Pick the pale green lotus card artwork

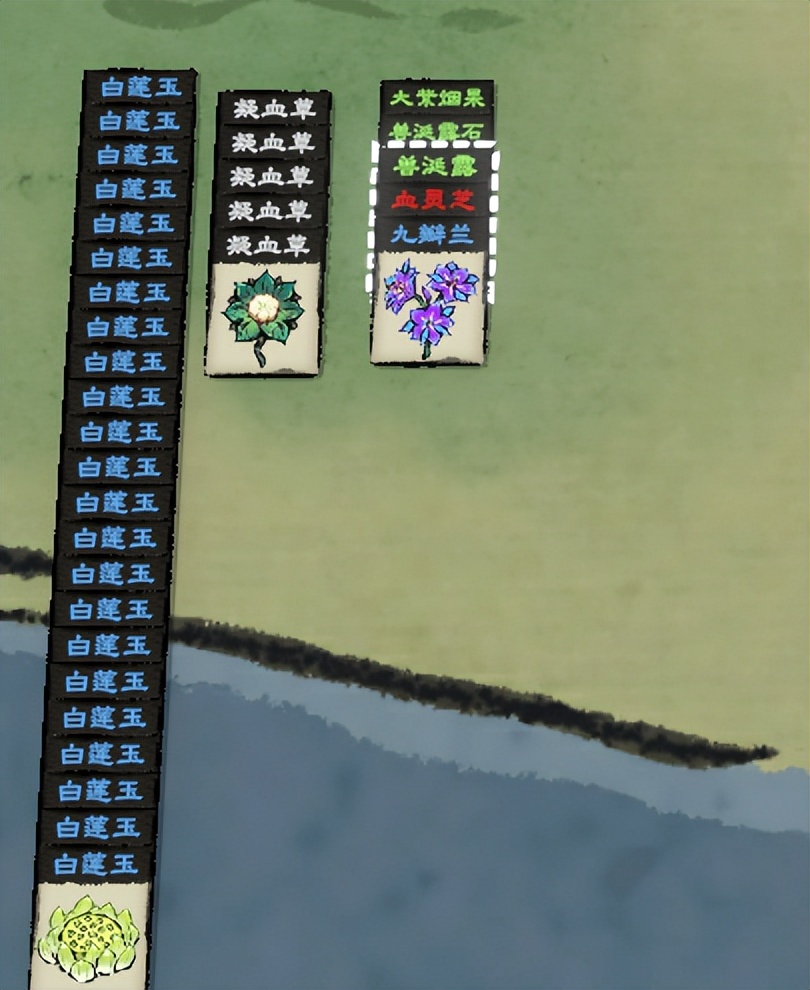[x=90, y=935]
